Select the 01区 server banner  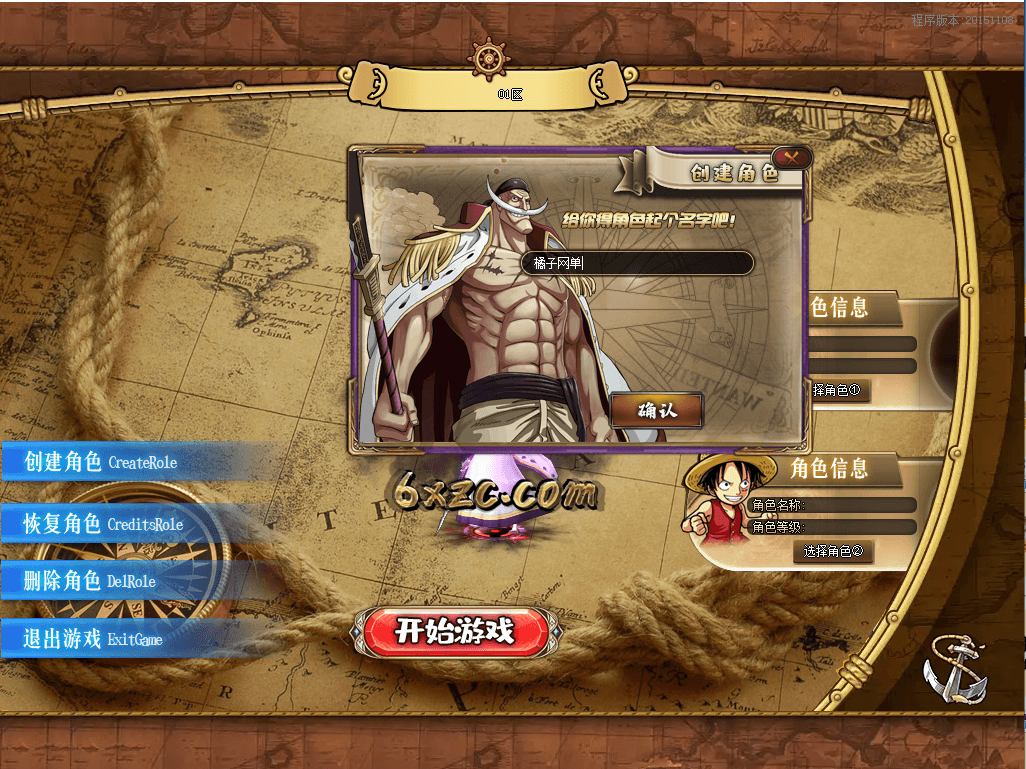click(511, 95)
